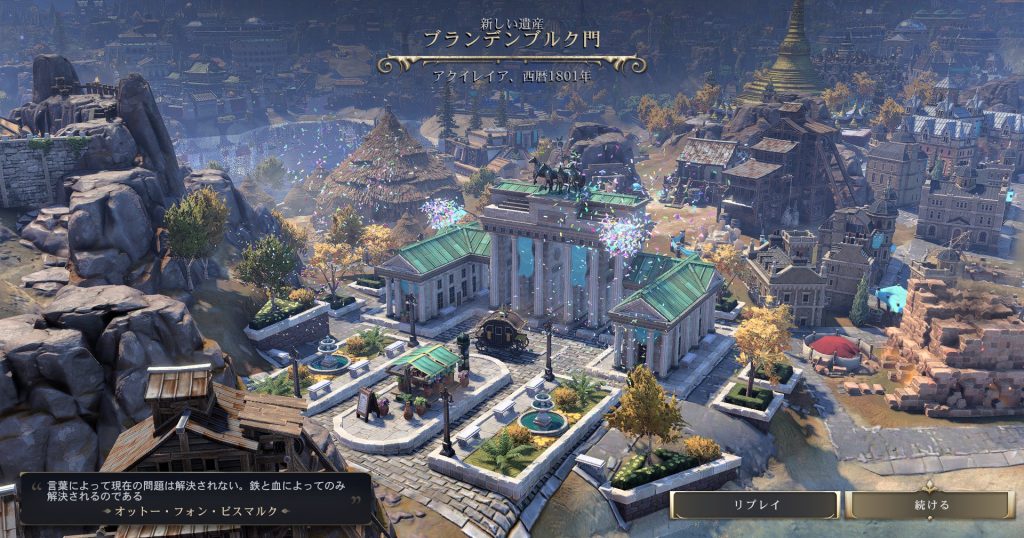Replay the wonder cinematic with リプレイ
Viewport: 1024px width, 538px height.
(754, 505)
